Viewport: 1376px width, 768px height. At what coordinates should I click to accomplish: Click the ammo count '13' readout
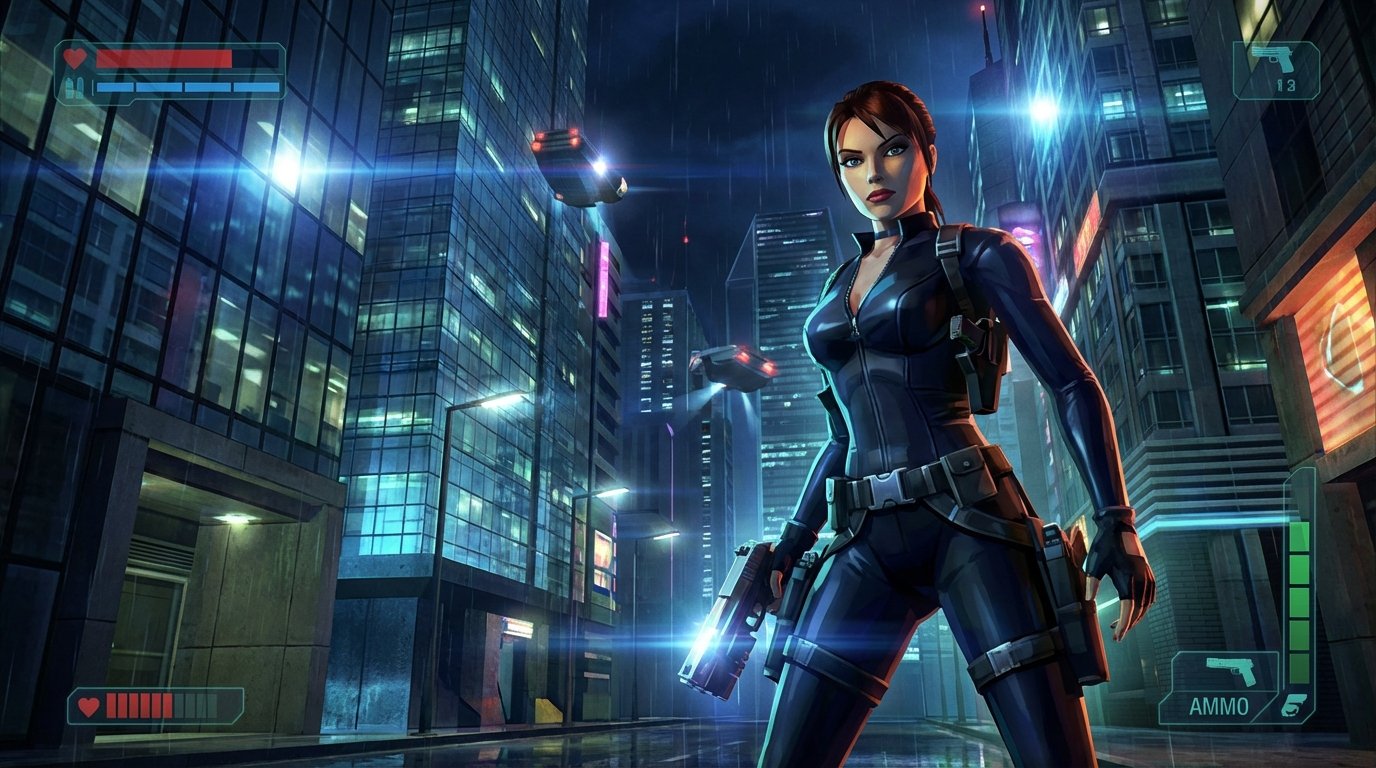point(1287,85)
